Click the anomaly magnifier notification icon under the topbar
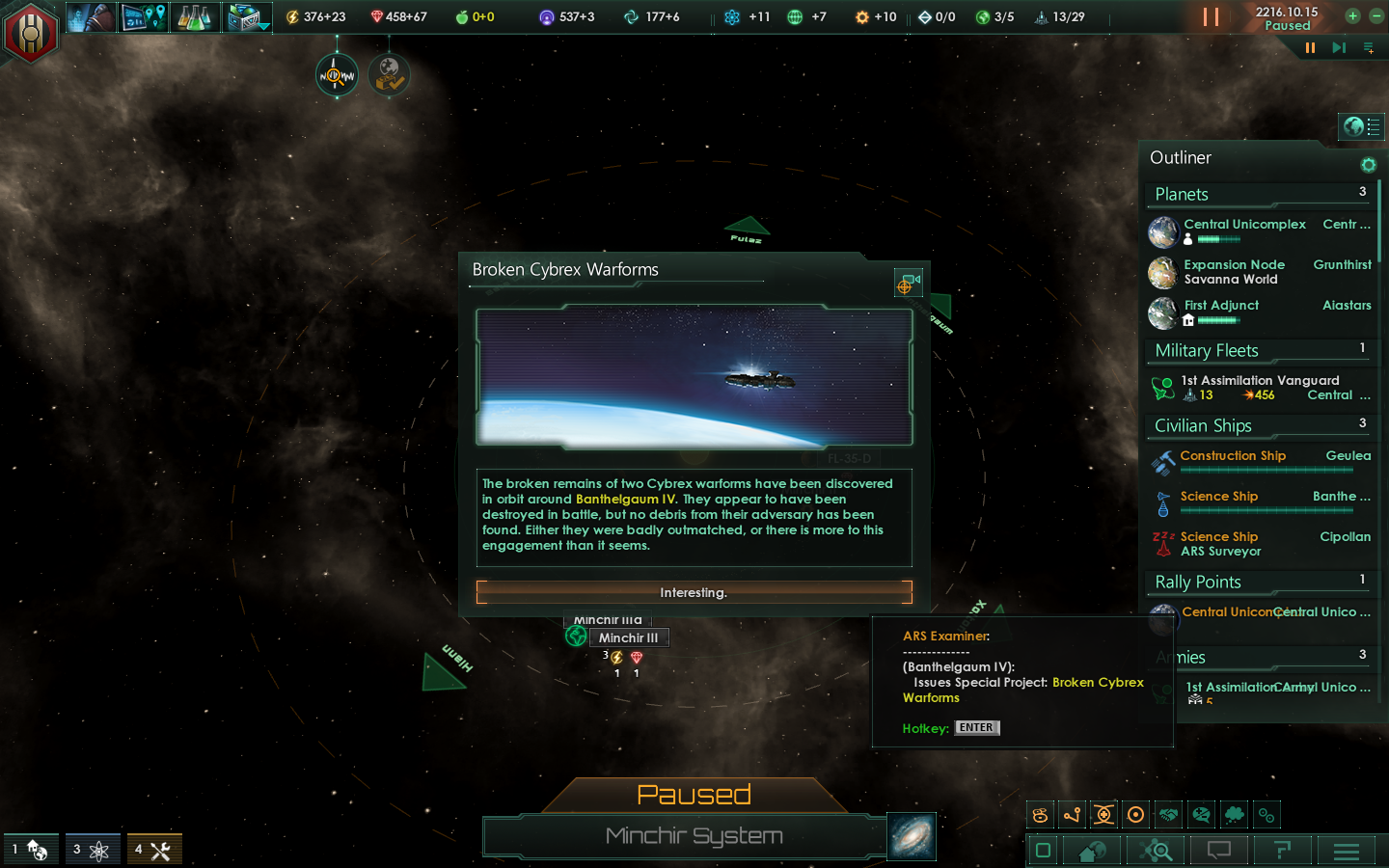 (x=335, y=74)
